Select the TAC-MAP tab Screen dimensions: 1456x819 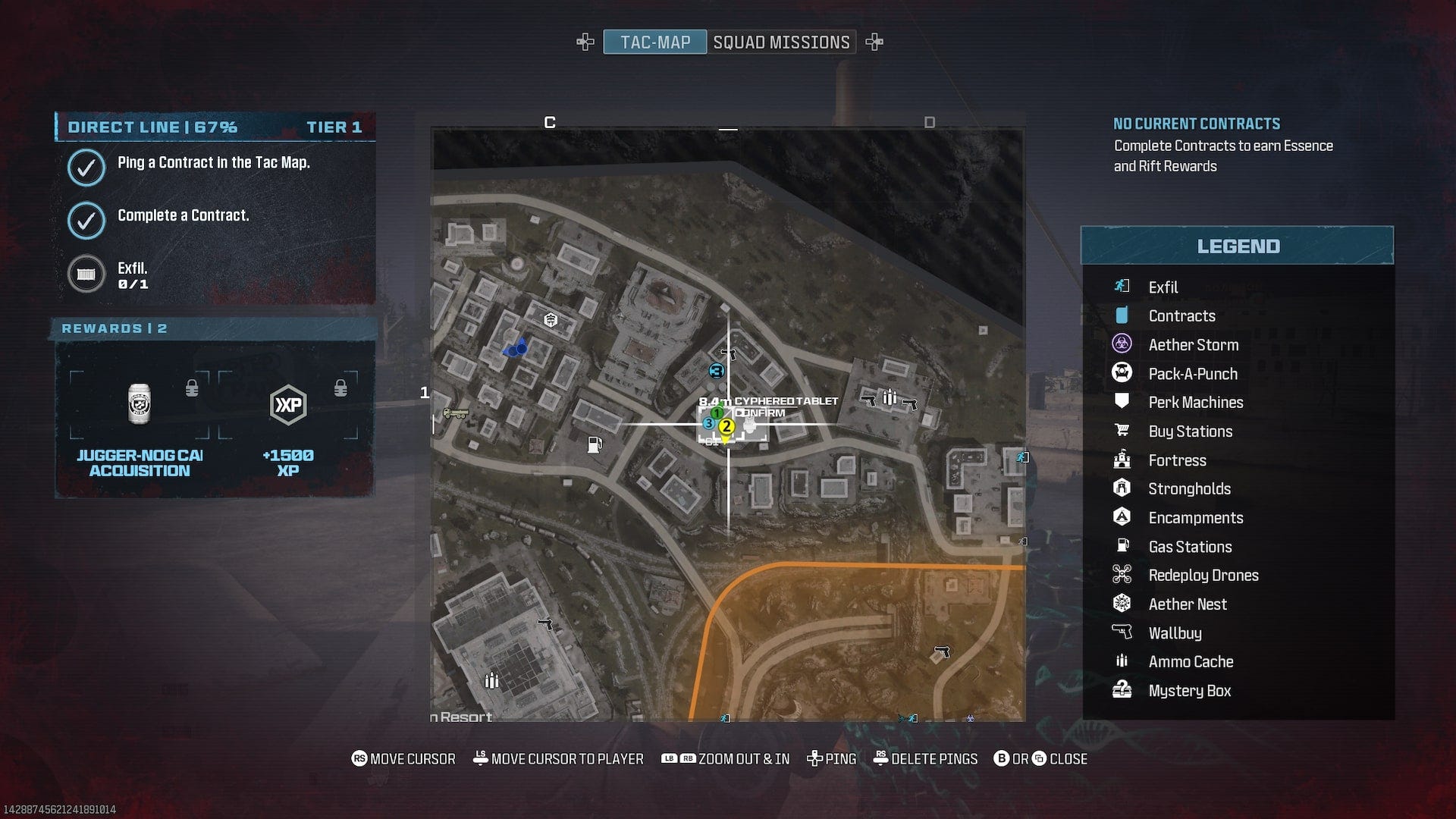click(x=654, y=42)
